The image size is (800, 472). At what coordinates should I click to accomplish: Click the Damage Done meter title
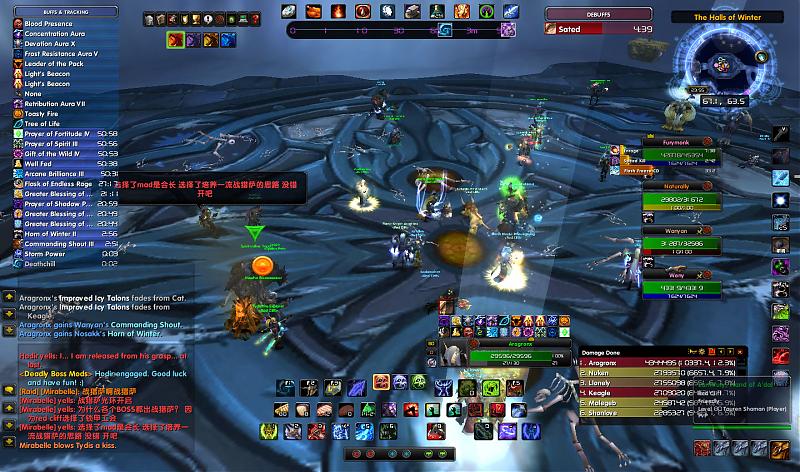[x=597, y=353]
